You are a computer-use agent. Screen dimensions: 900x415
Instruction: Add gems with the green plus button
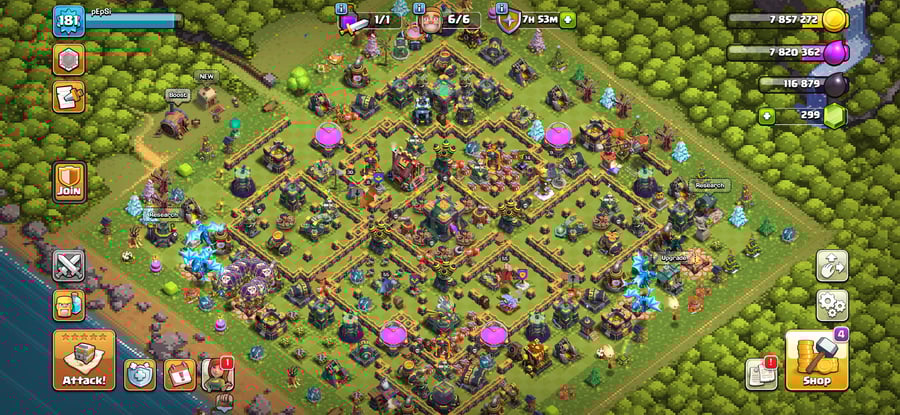(767, 116)
